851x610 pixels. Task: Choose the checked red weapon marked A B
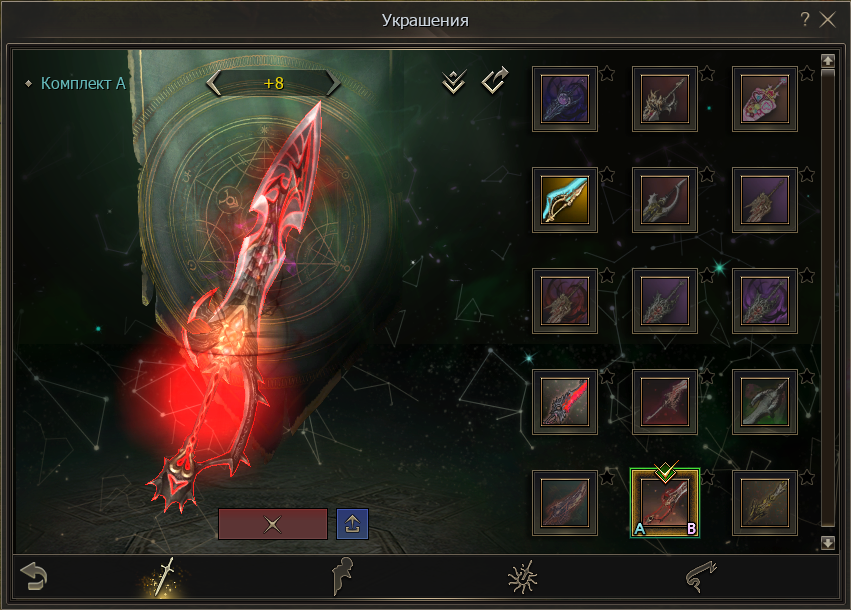(665, 503)
